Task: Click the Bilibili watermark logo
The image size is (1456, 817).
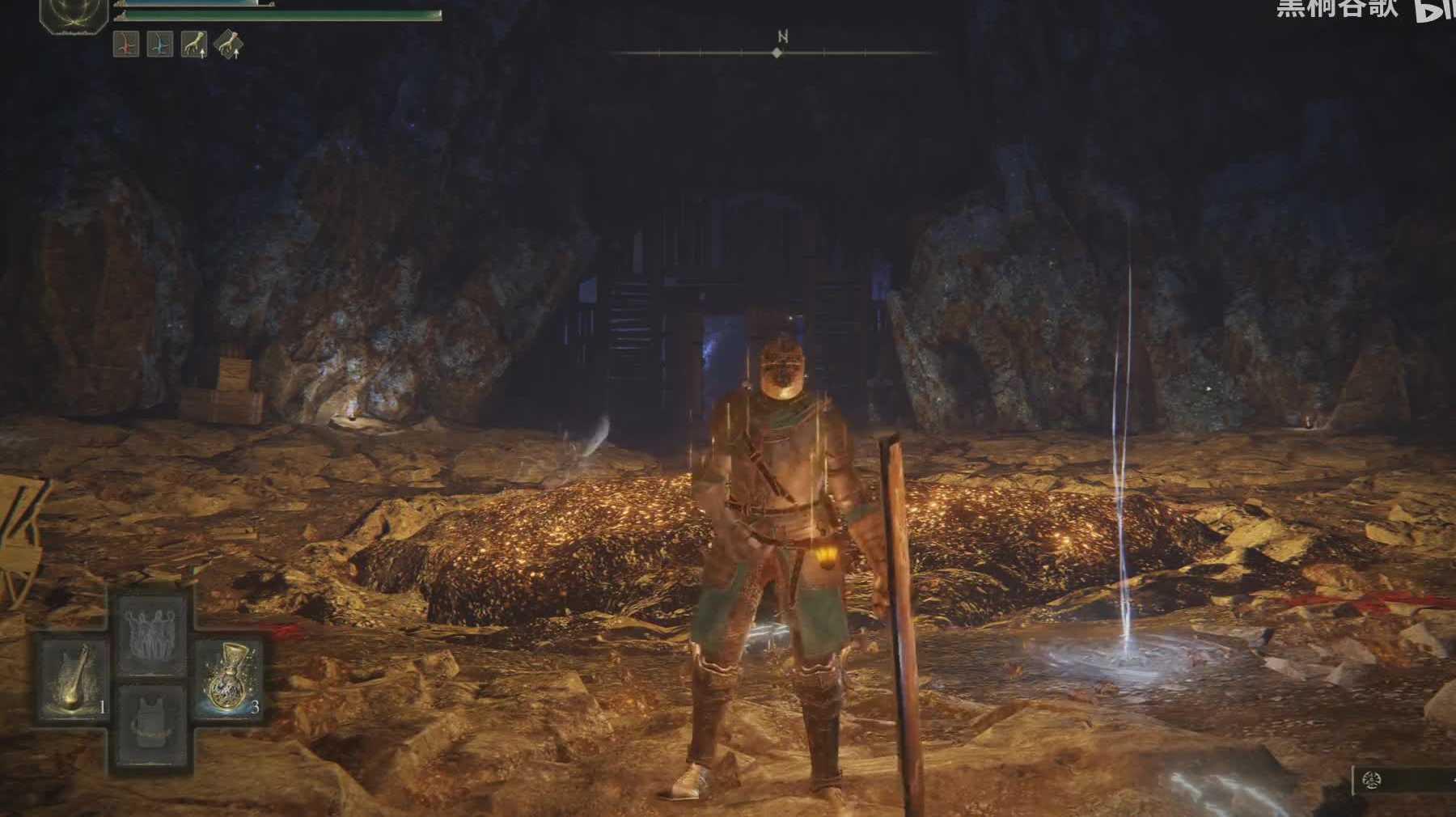Action: tap(1433, 10)
